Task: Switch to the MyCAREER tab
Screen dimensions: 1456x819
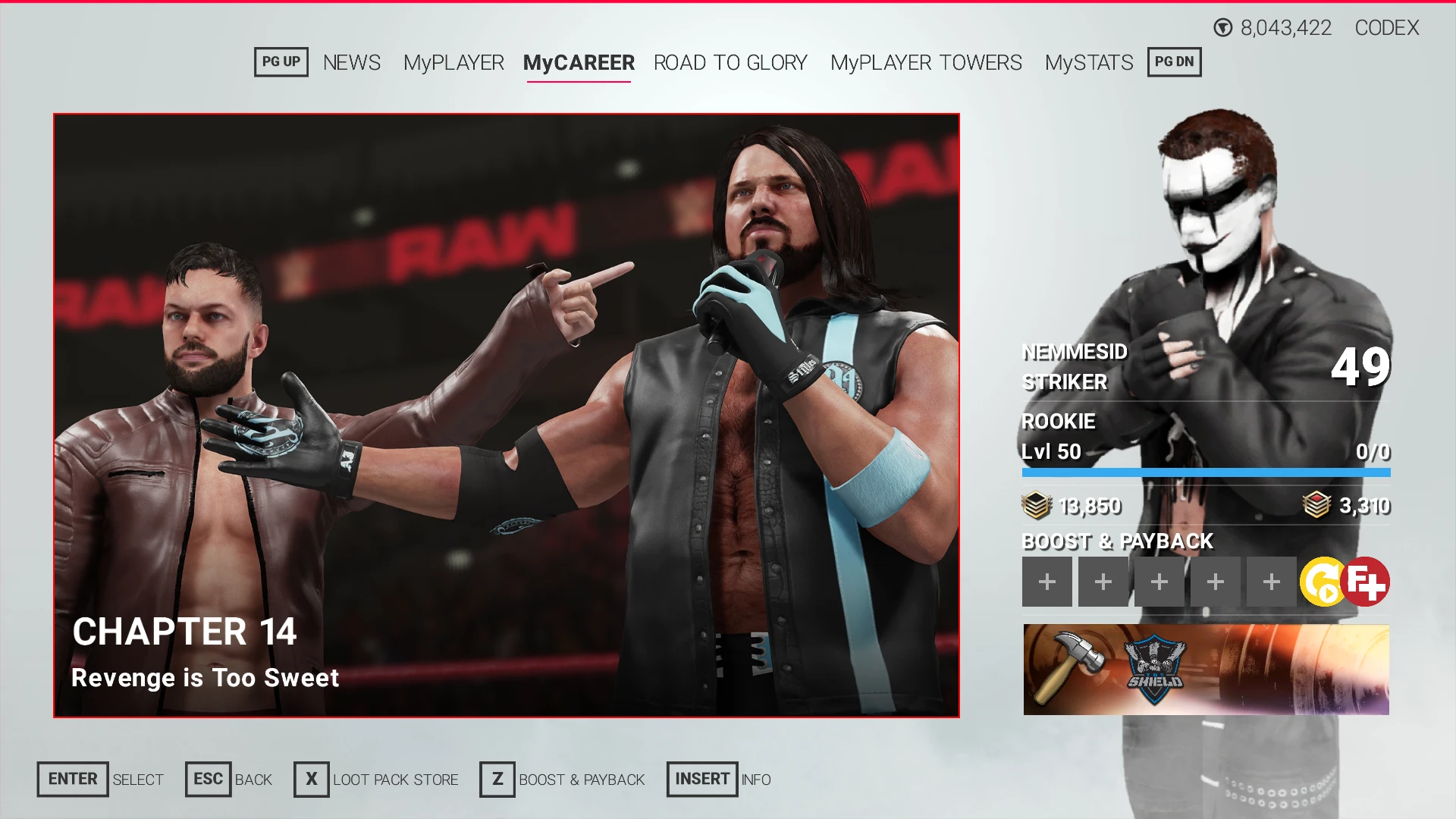Action: [x=579, y=63]
